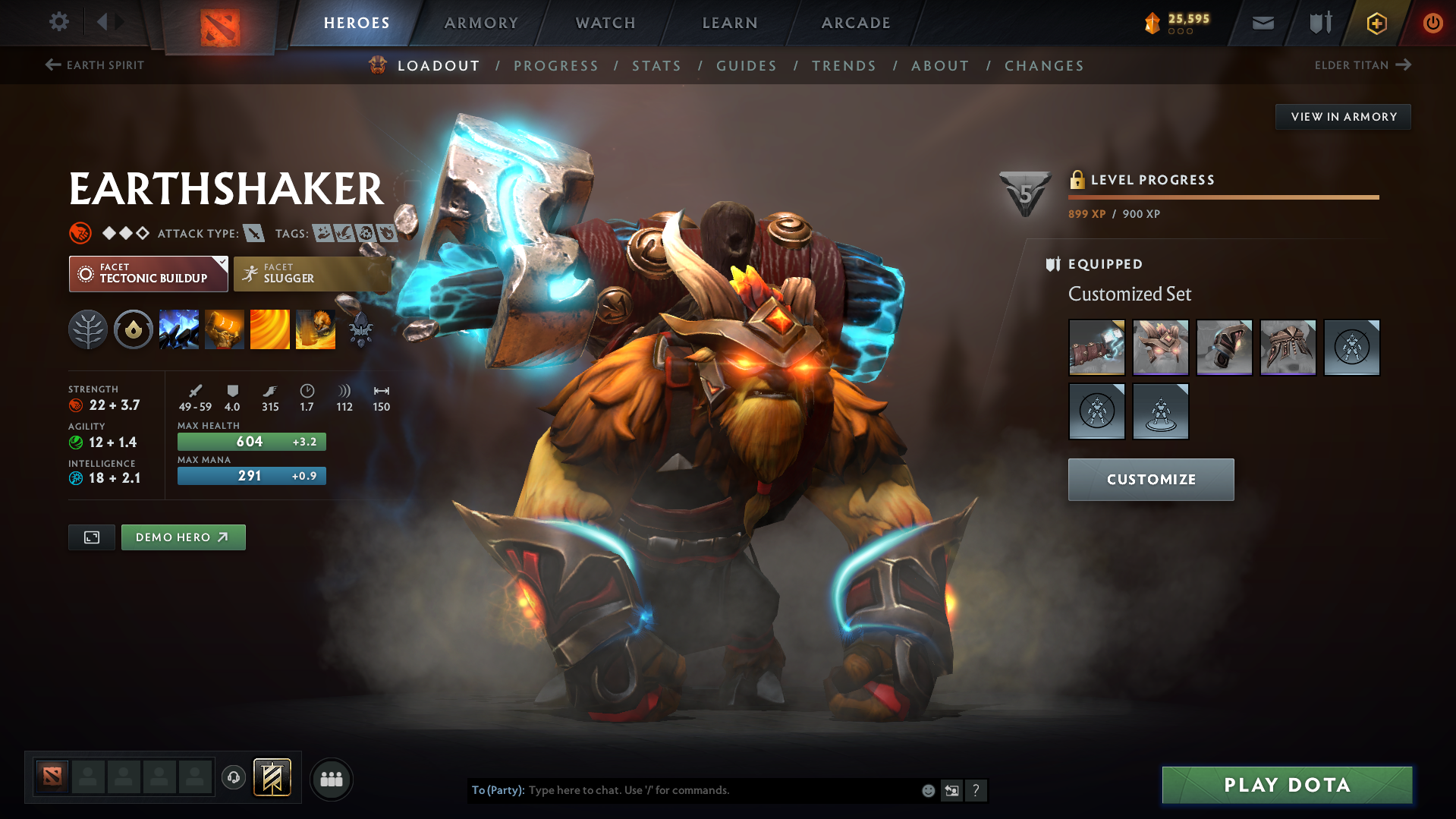Click the level progress XP bar
1456x819 pixels.
pyautogui.click(x=1222, y=197)
